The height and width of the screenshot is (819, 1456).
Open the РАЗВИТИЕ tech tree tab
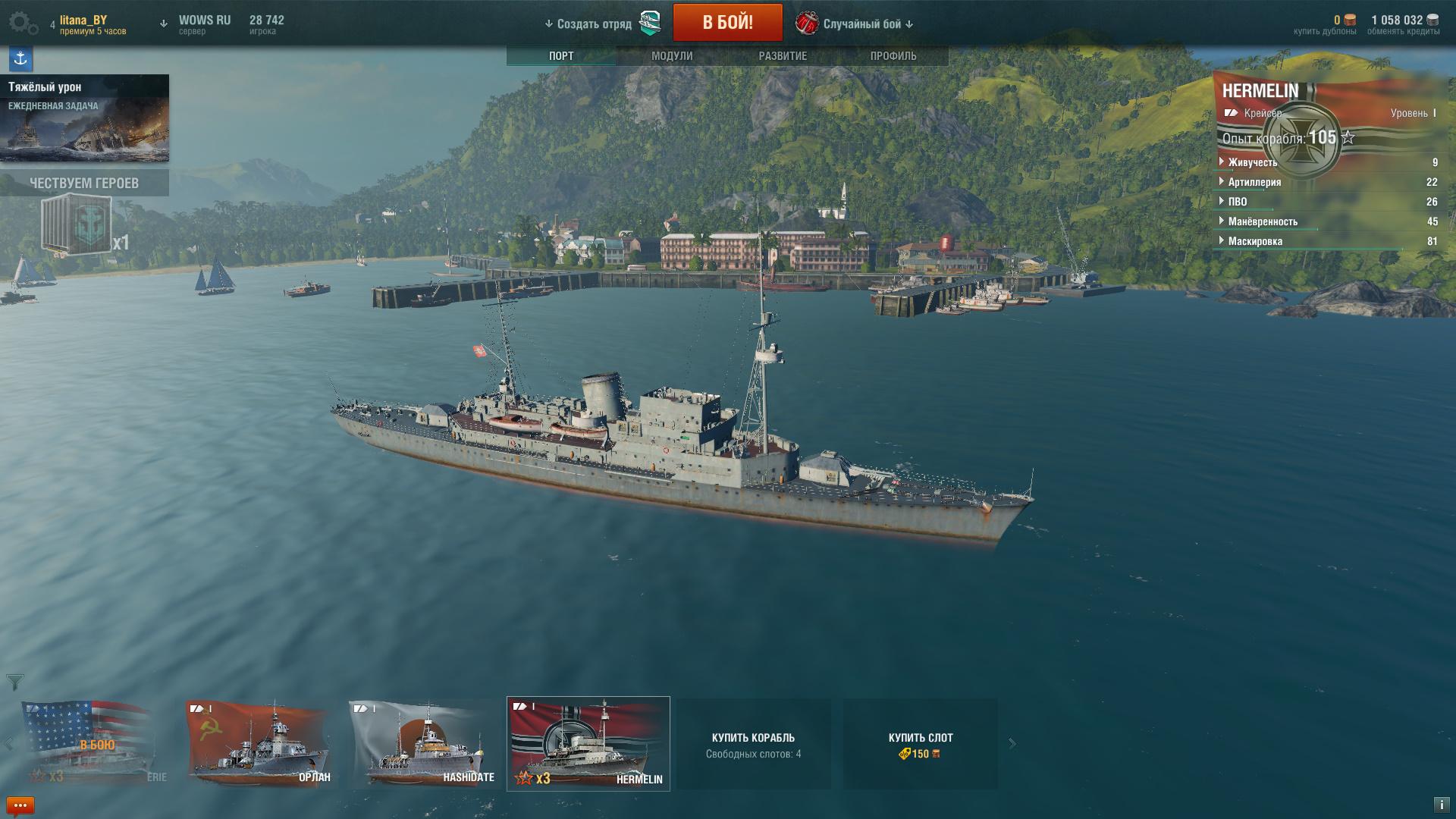coord(783,56)
